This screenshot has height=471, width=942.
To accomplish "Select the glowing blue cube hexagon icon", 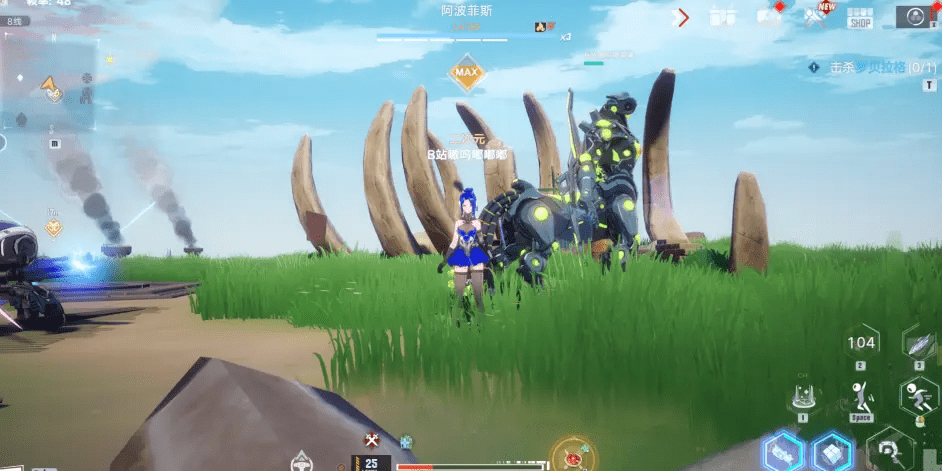I will [831, 452].
